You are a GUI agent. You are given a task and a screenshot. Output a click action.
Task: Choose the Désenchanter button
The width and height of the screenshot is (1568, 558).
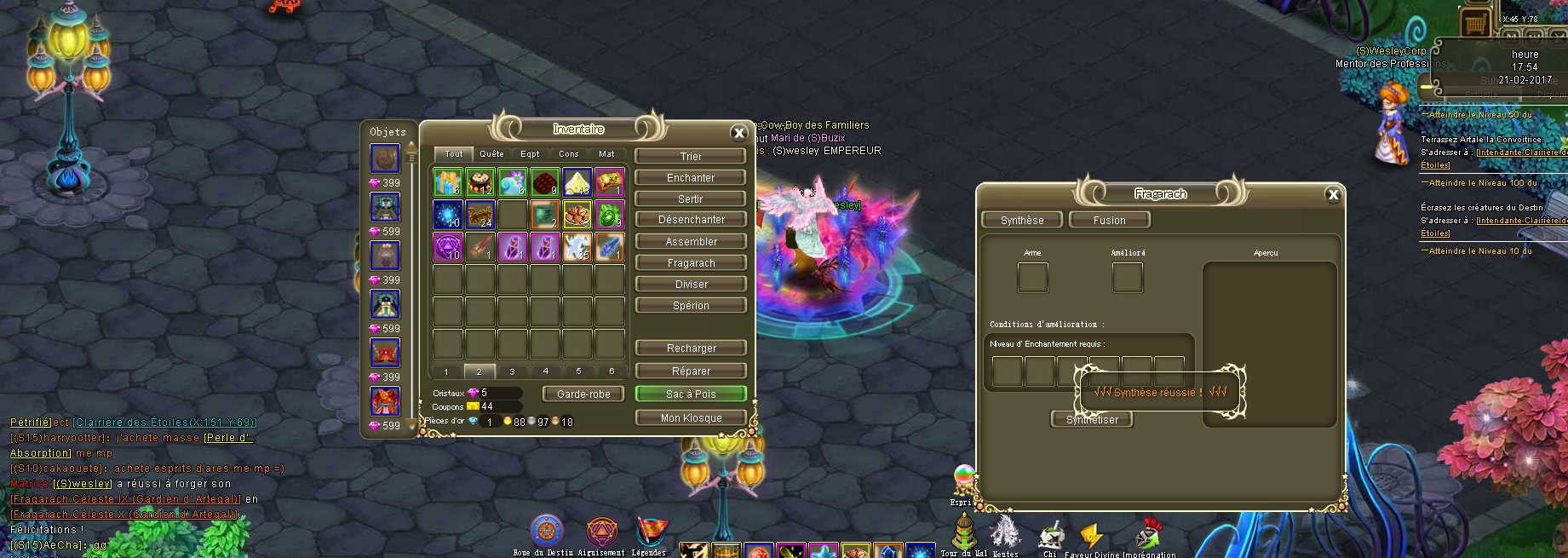pyautogui.click(x=691, y=220)
